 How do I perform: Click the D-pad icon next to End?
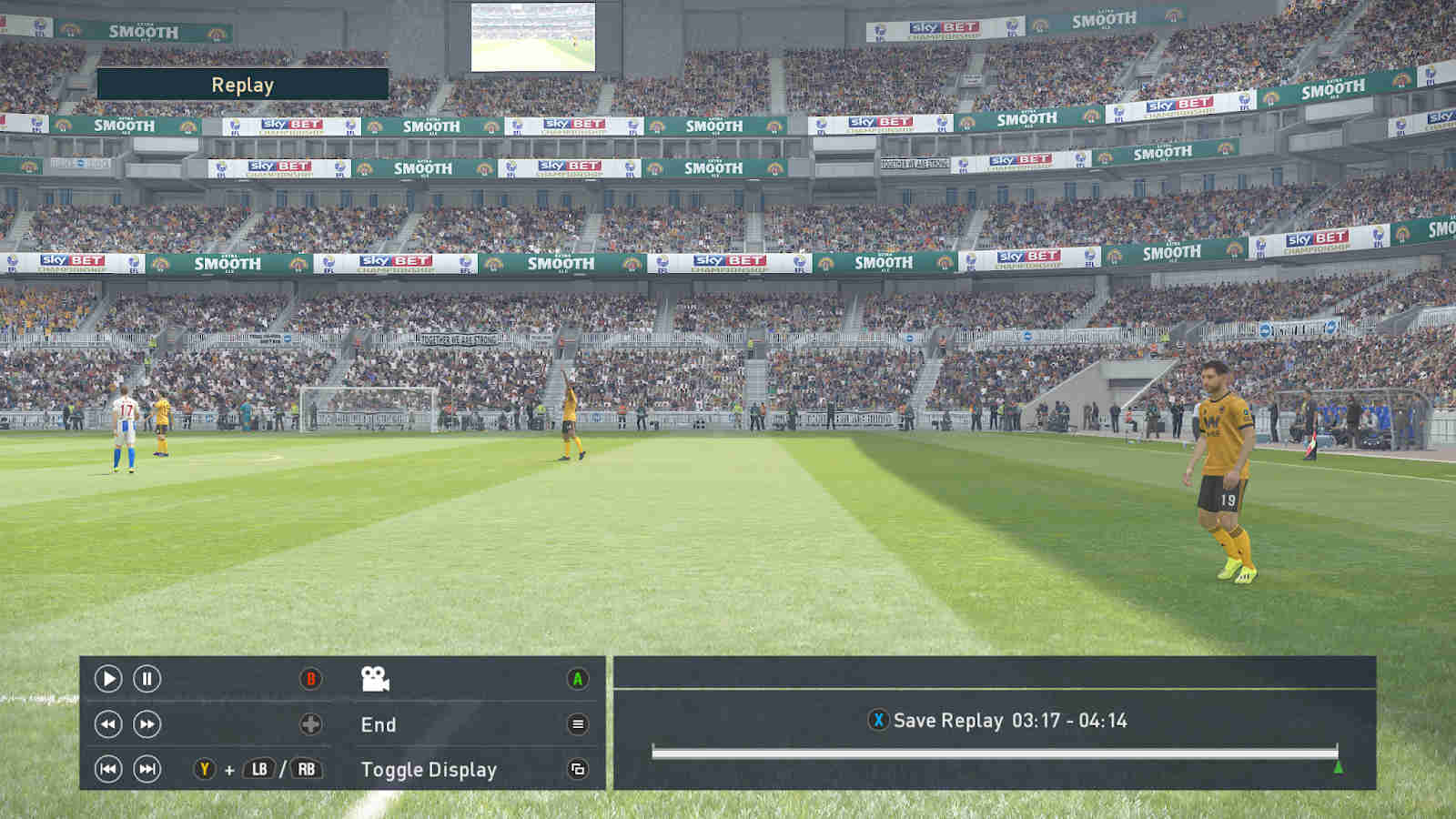tap(311, 724)
